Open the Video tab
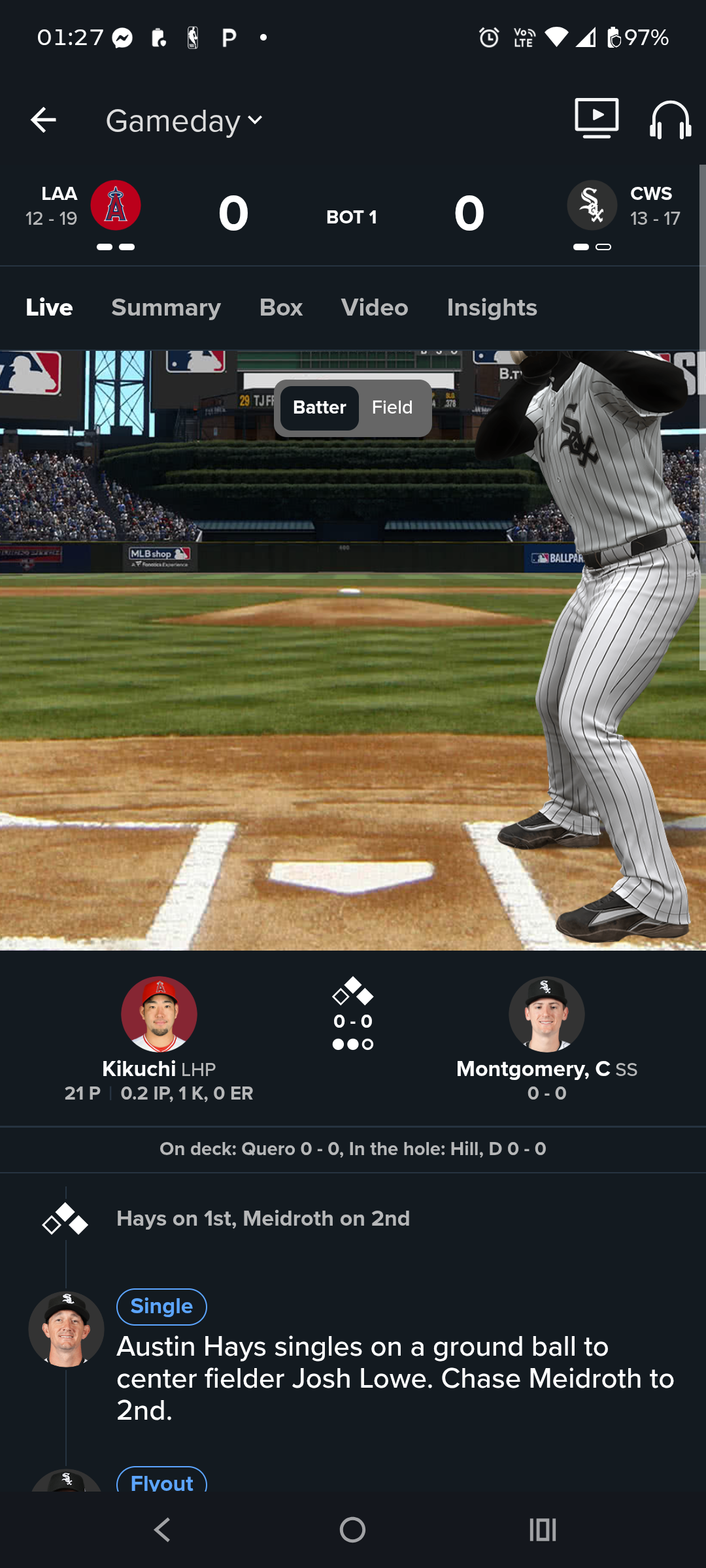Screen dimensions: 706x1568 click(x=375, y=308)
